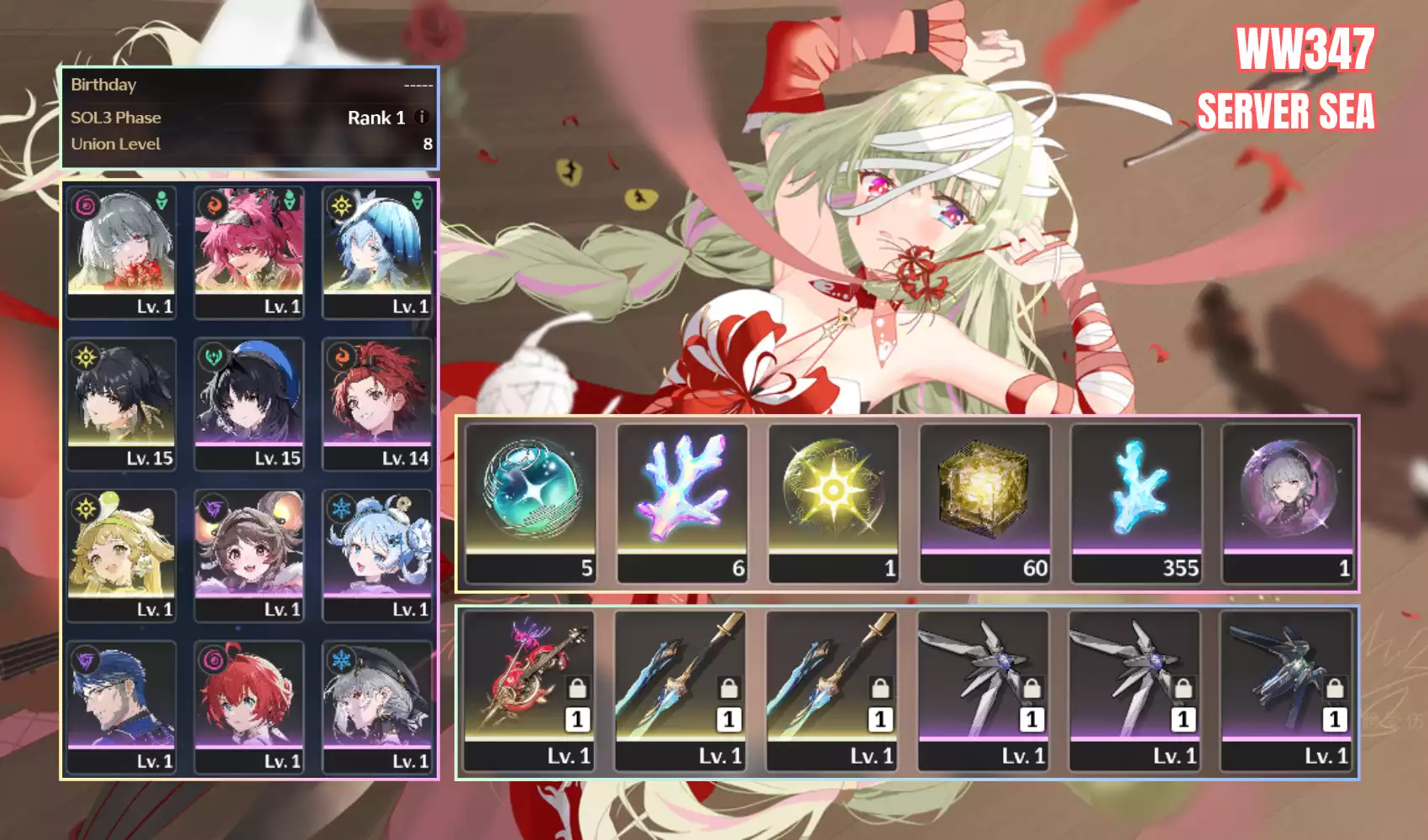The image size is (1428, 840).
Task: Select the short red-haired character with blue eyes
Action: 249,704
